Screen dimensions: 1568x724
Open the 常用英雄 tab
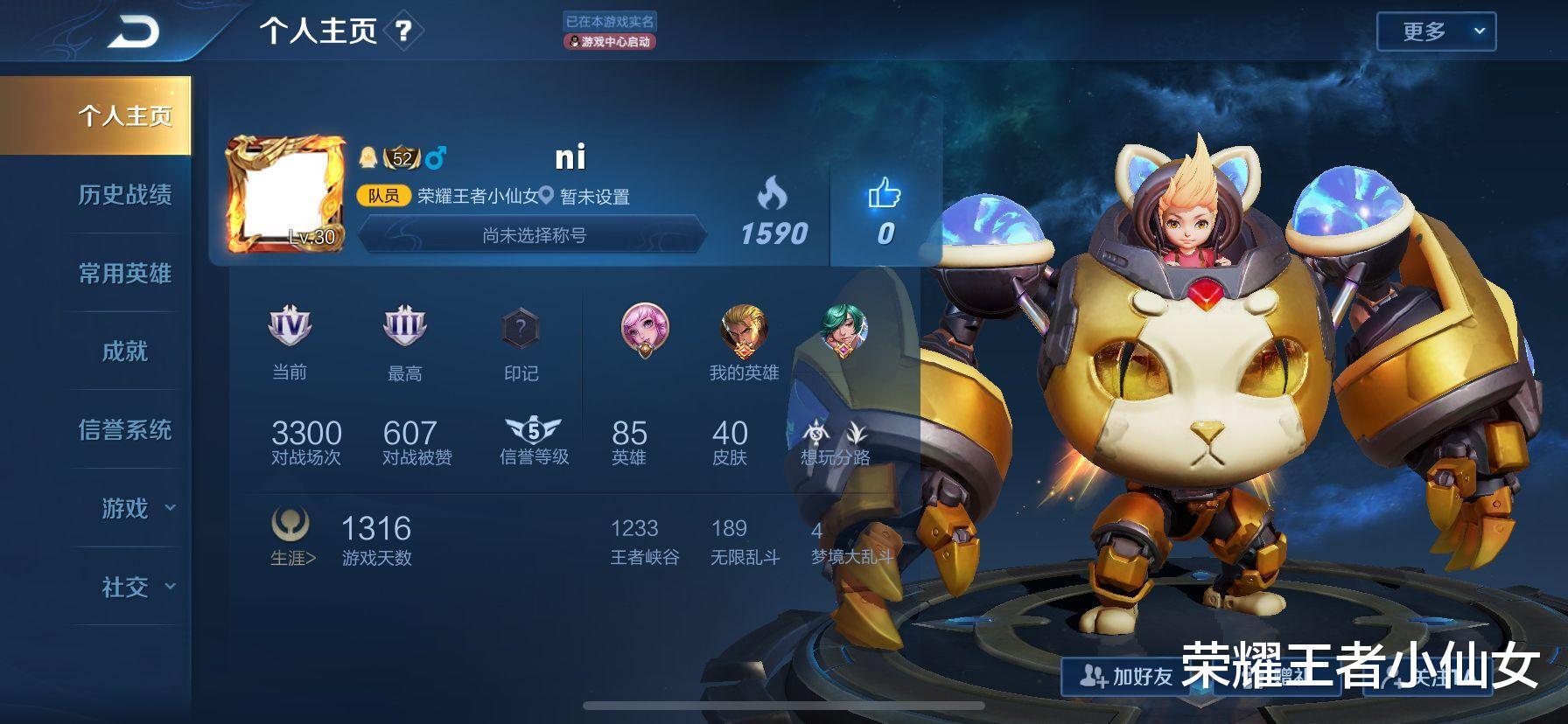124,274
